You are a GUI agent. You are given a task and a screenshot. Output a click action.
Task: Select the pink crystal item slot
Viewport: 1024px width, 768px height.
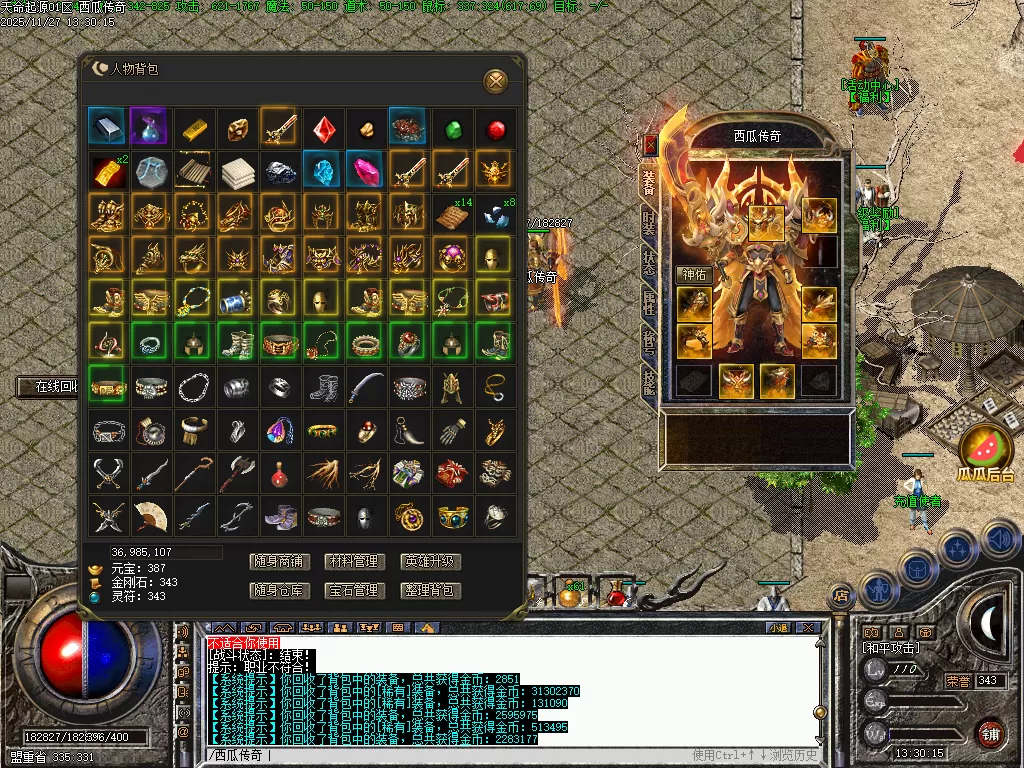364,170
